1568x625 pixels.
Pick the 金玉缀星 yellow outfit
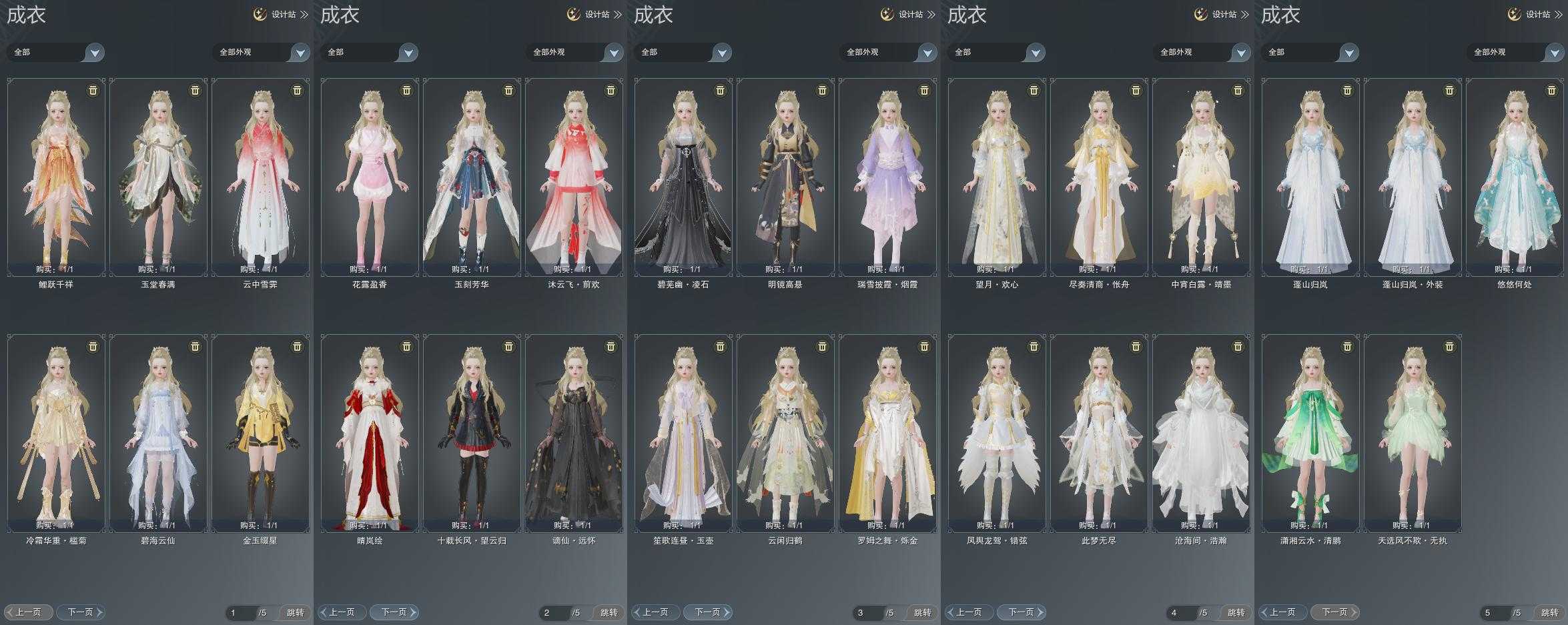tap(260, 433)
